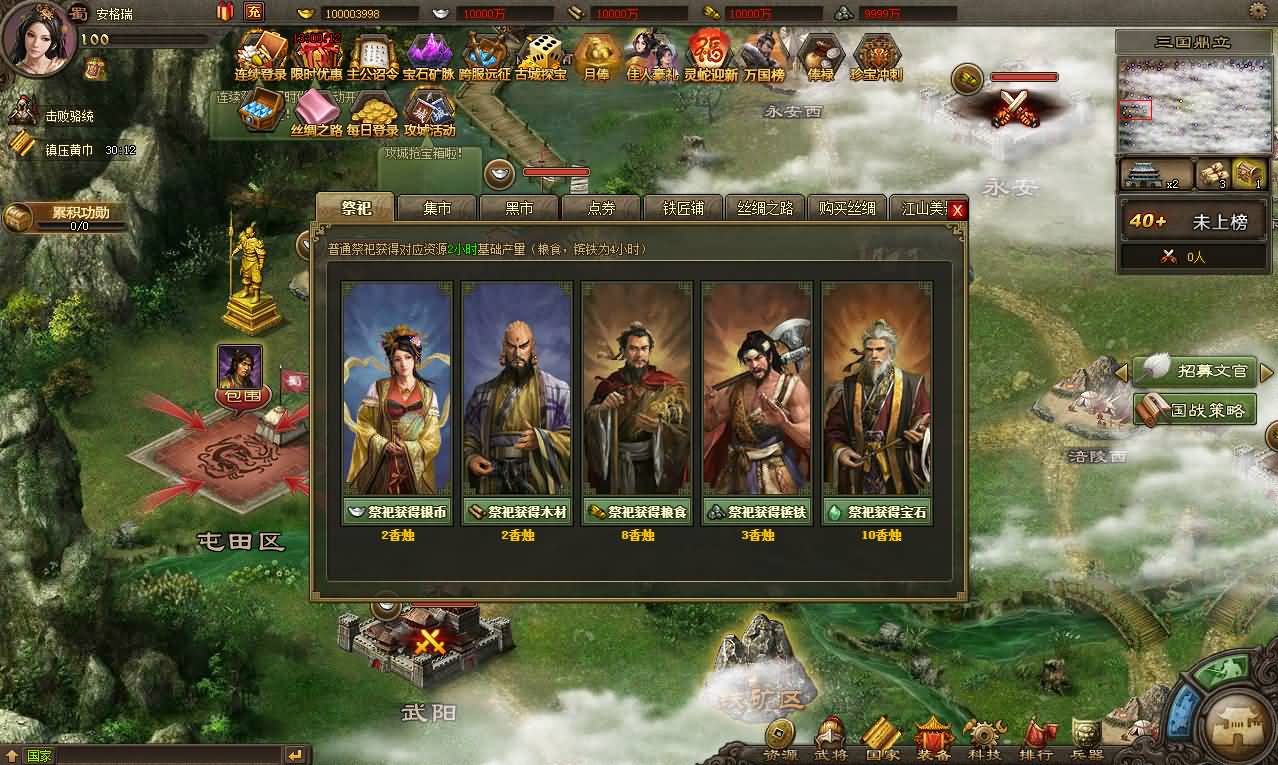Switch to the 集市 market tab

point(437,208)
